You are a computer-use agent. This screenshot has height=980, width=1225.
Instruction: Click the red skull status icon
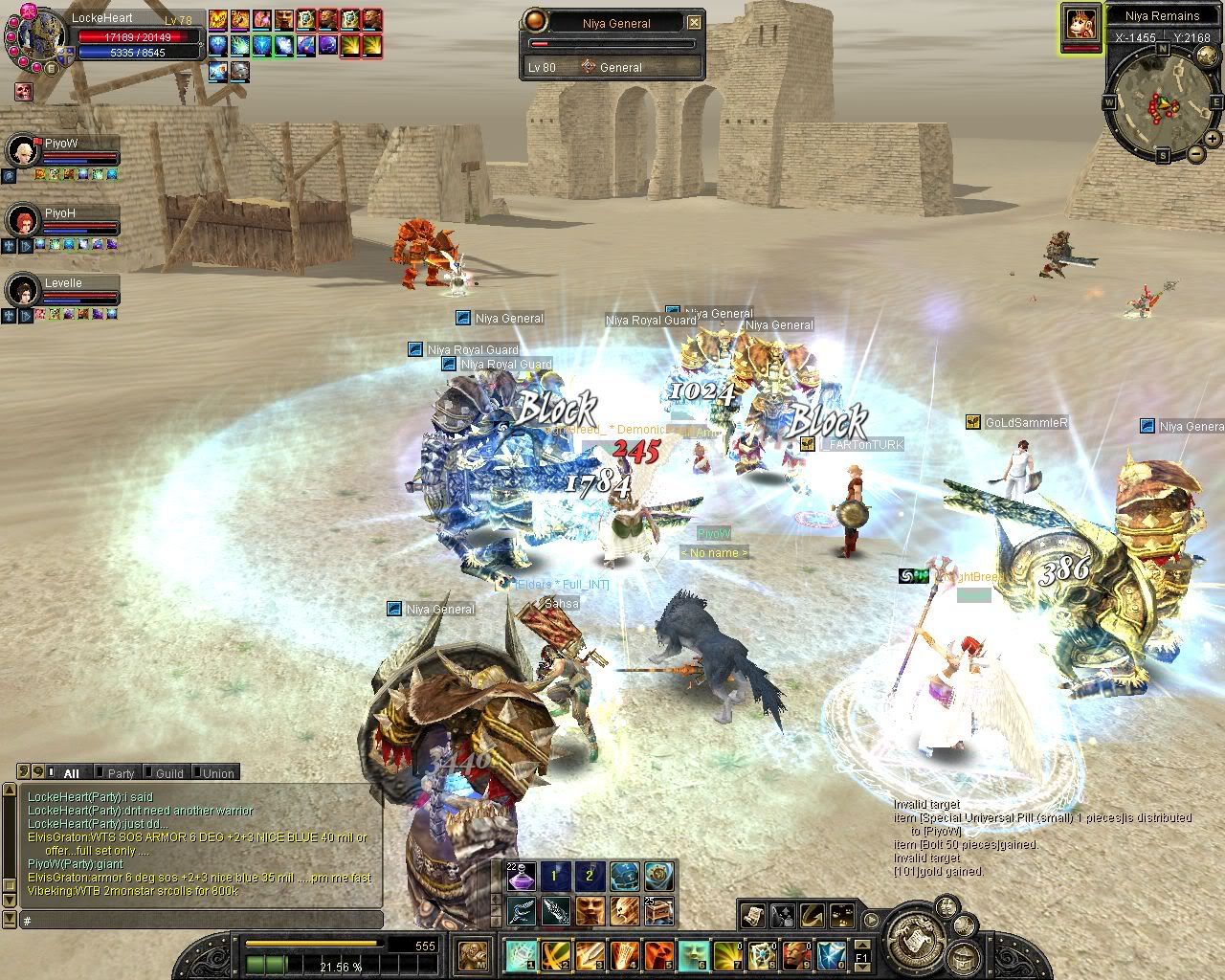(24, 92)
